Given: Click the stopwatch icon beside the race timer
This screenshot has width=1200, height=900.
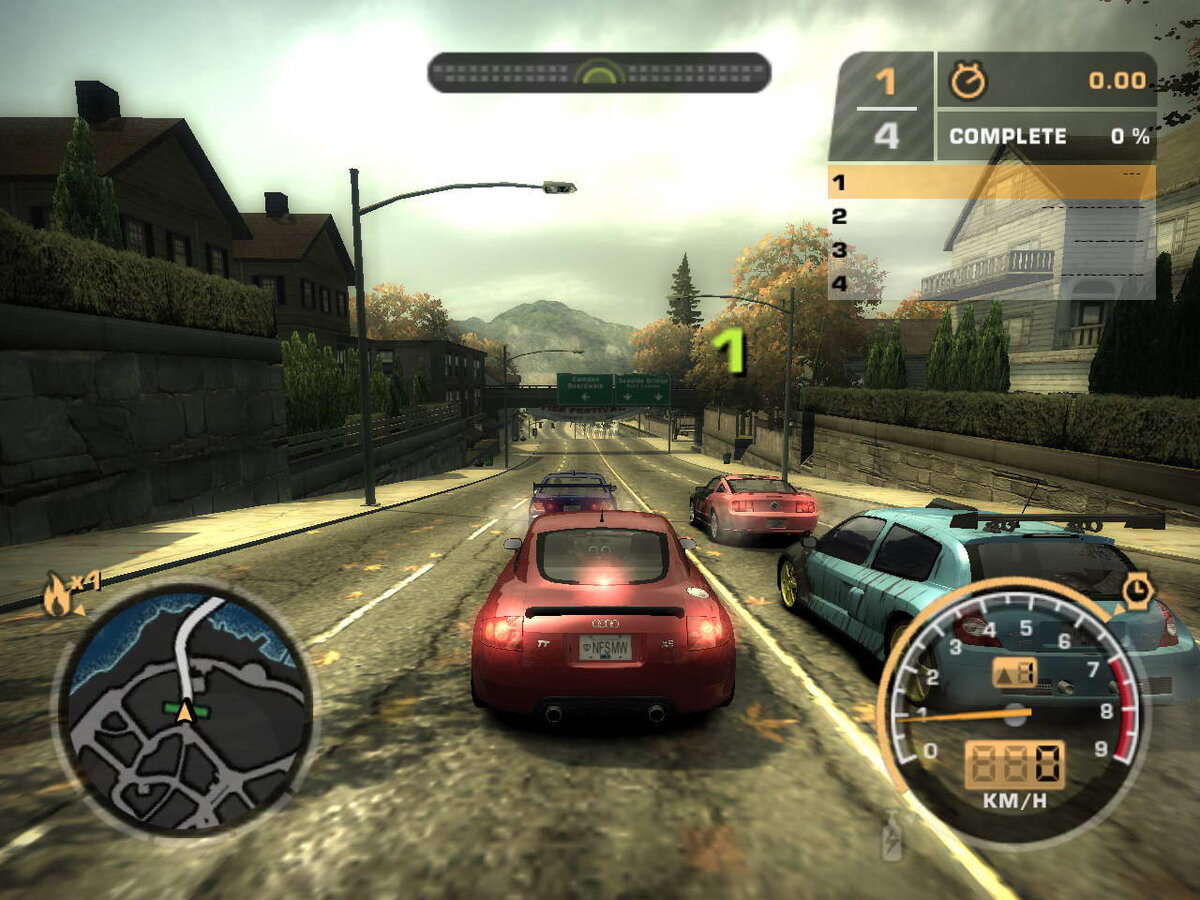Looking at the screenshot, I should [x=967, y=82].
